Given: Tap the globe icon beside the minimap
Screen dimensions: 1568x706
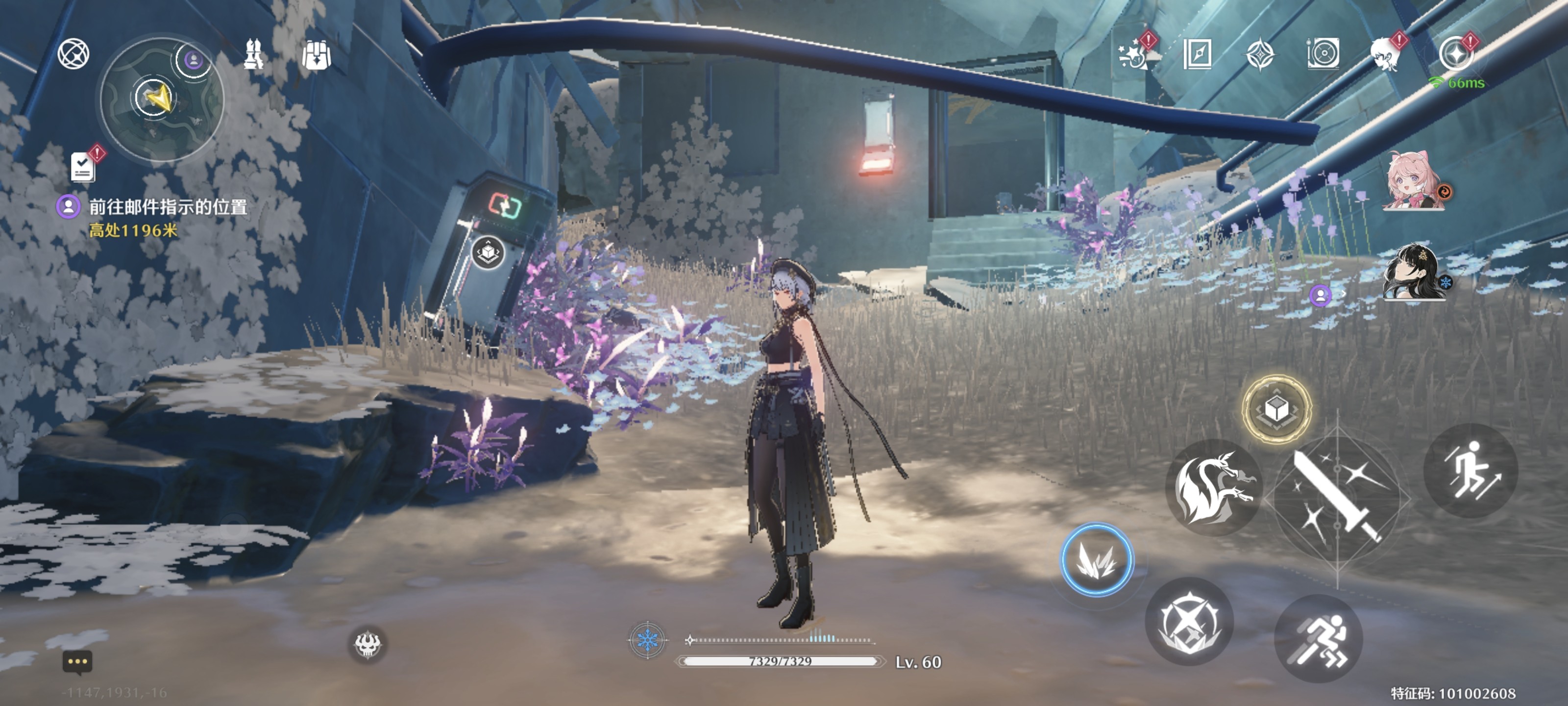Looking at the screenshot, I should coord(73,53).
